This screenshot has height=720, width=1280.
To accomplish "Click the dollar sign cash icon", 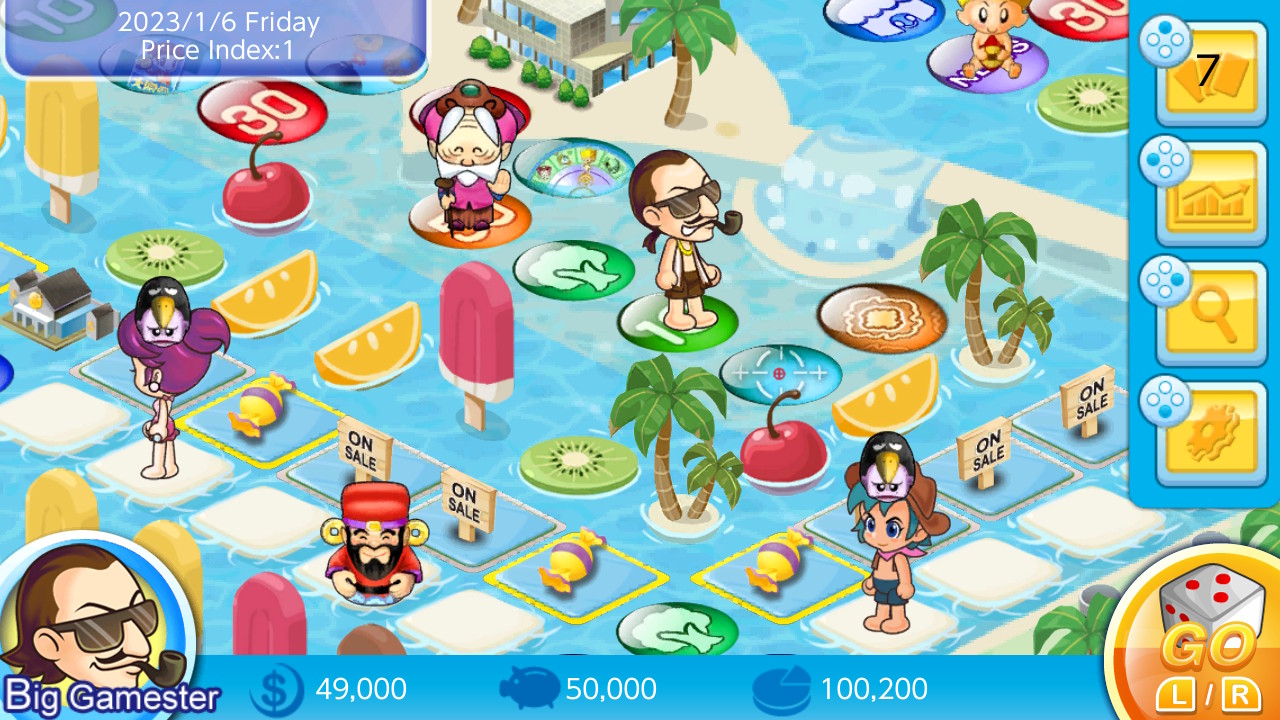I will (x=278, y=688).
